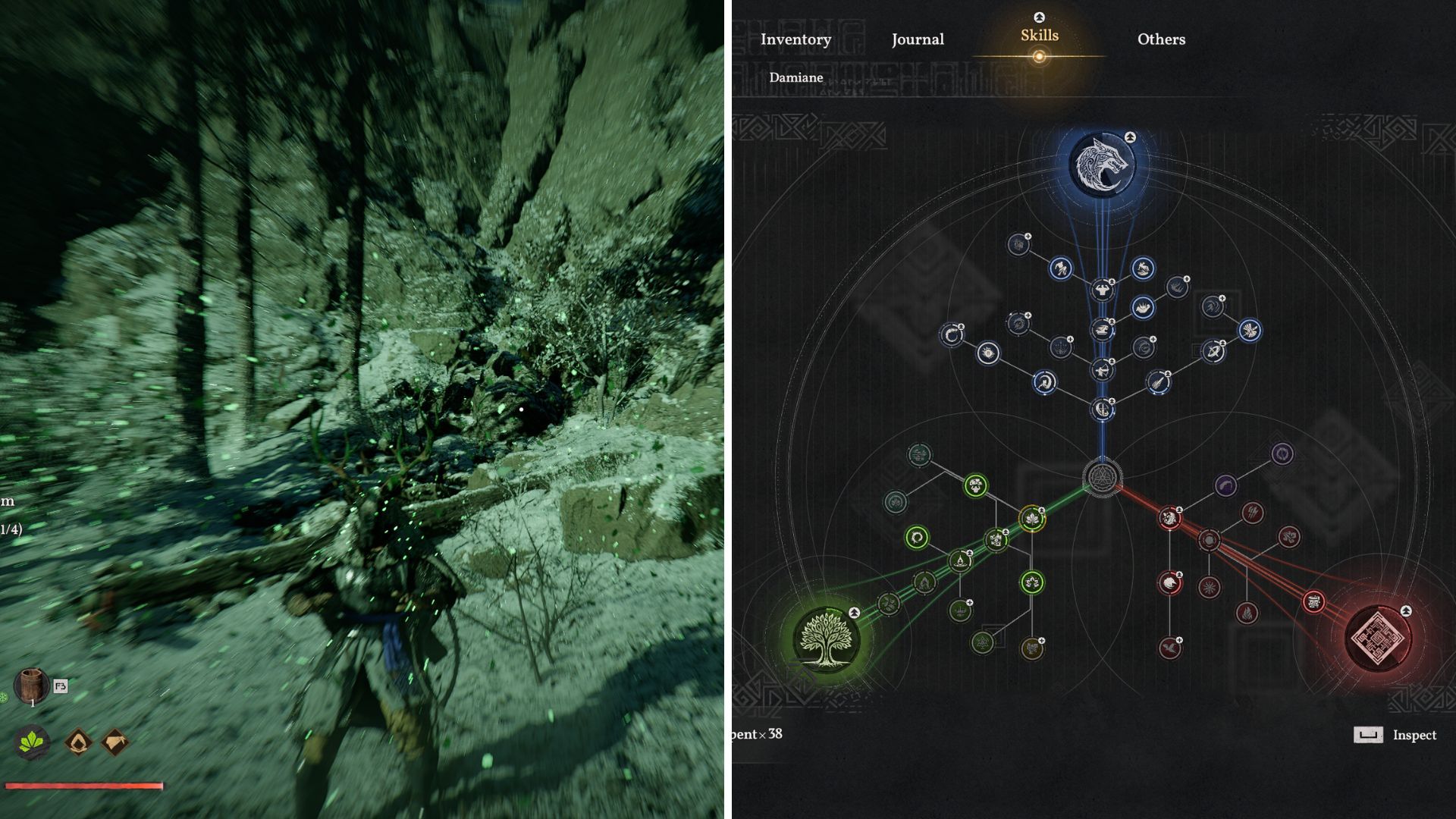Viewport: 1456px width, 819px height.
Task: Click the Damiane character name
Action: (x=796, y=77)
